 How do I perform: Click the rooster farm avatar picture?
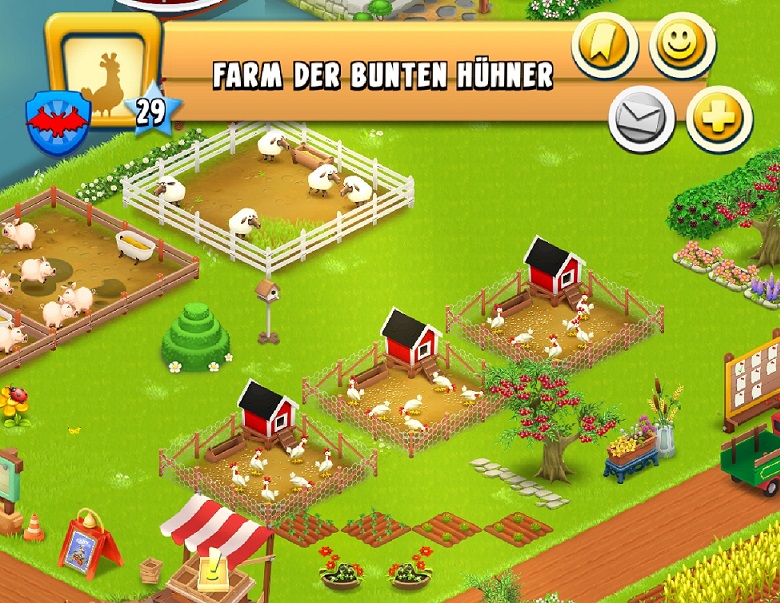pos(103,68)
